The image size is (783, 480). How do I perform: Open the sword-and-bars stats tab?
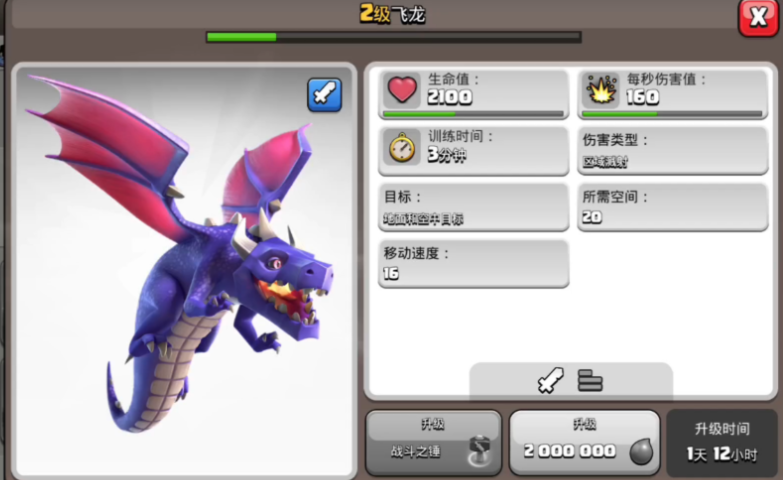pyautogui.click(x=570, y=380)
